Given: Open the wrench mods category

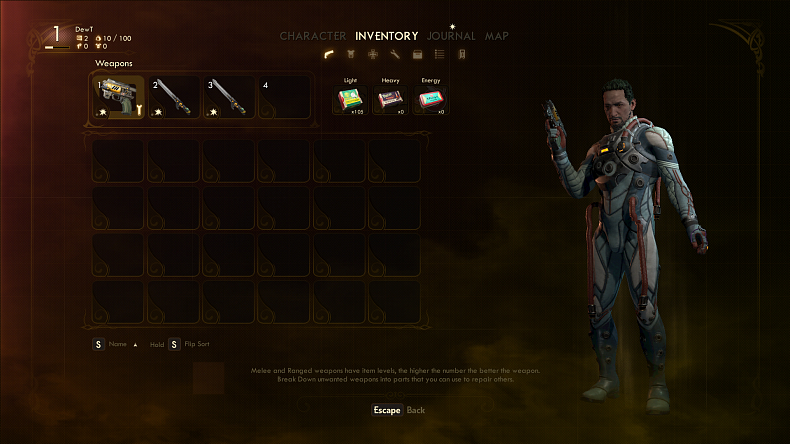Looking at the screenshot, I should tap(395, 54).
